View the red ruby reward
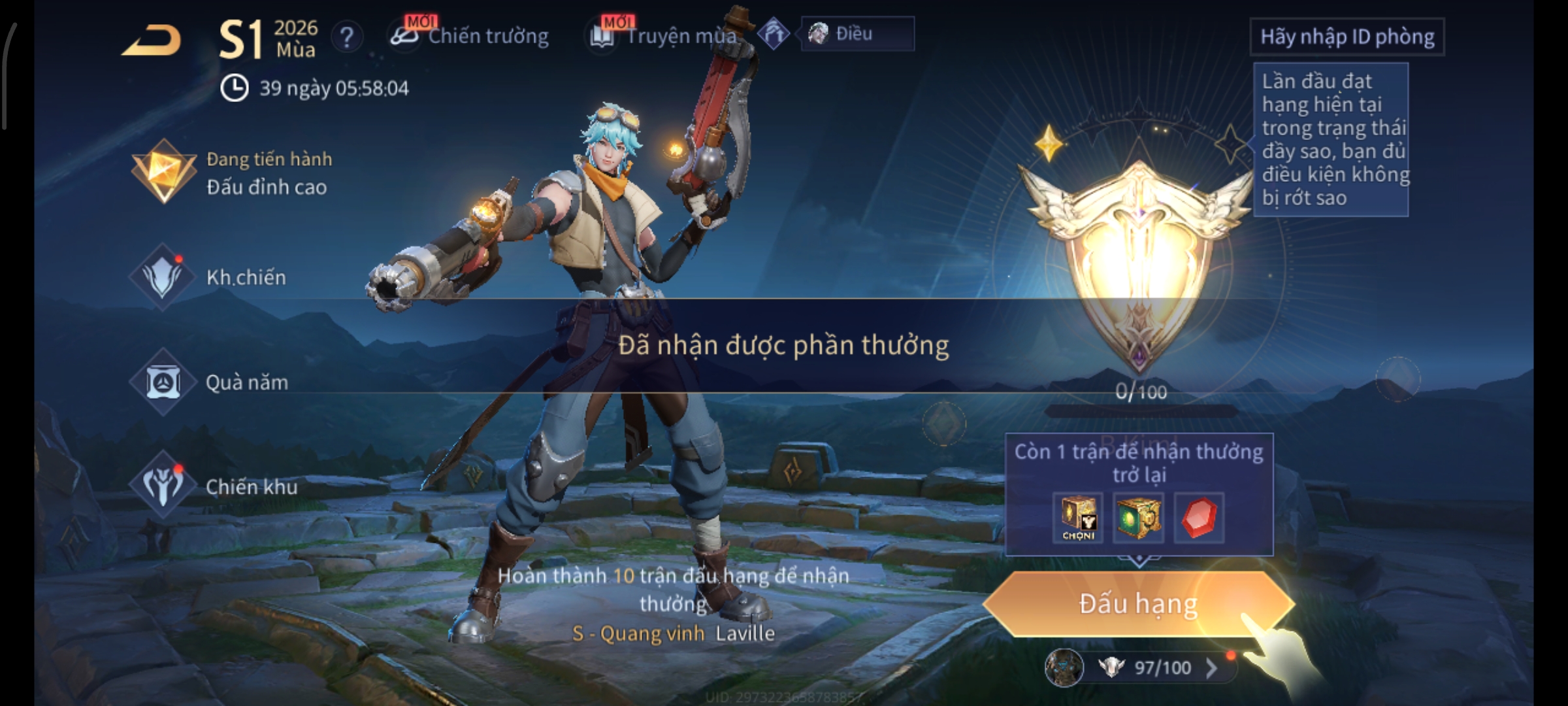Viewport: 1568px width, 706px height. pos(1199,518)
